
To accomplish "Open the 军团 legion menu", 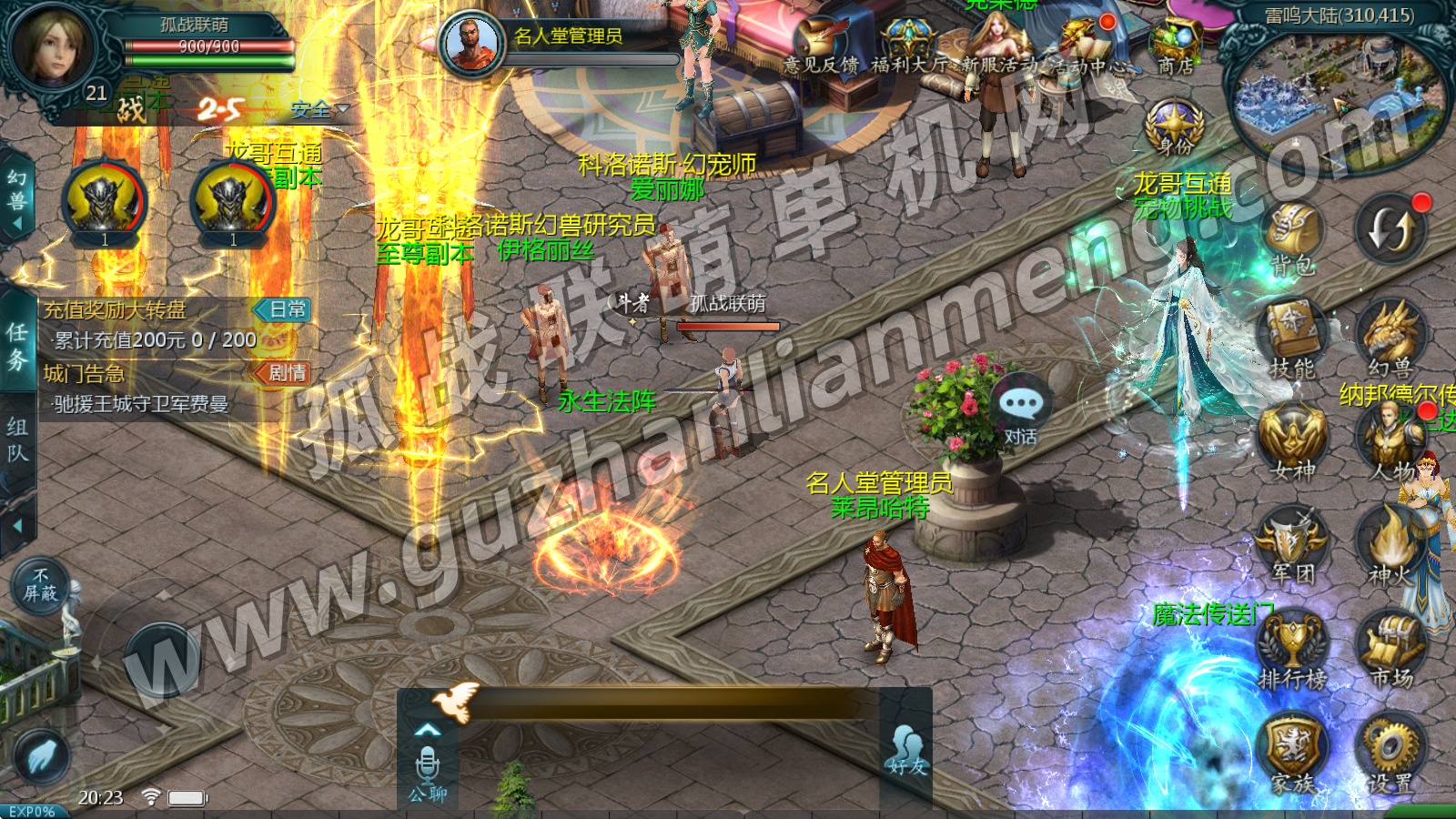I will 1292,543.
